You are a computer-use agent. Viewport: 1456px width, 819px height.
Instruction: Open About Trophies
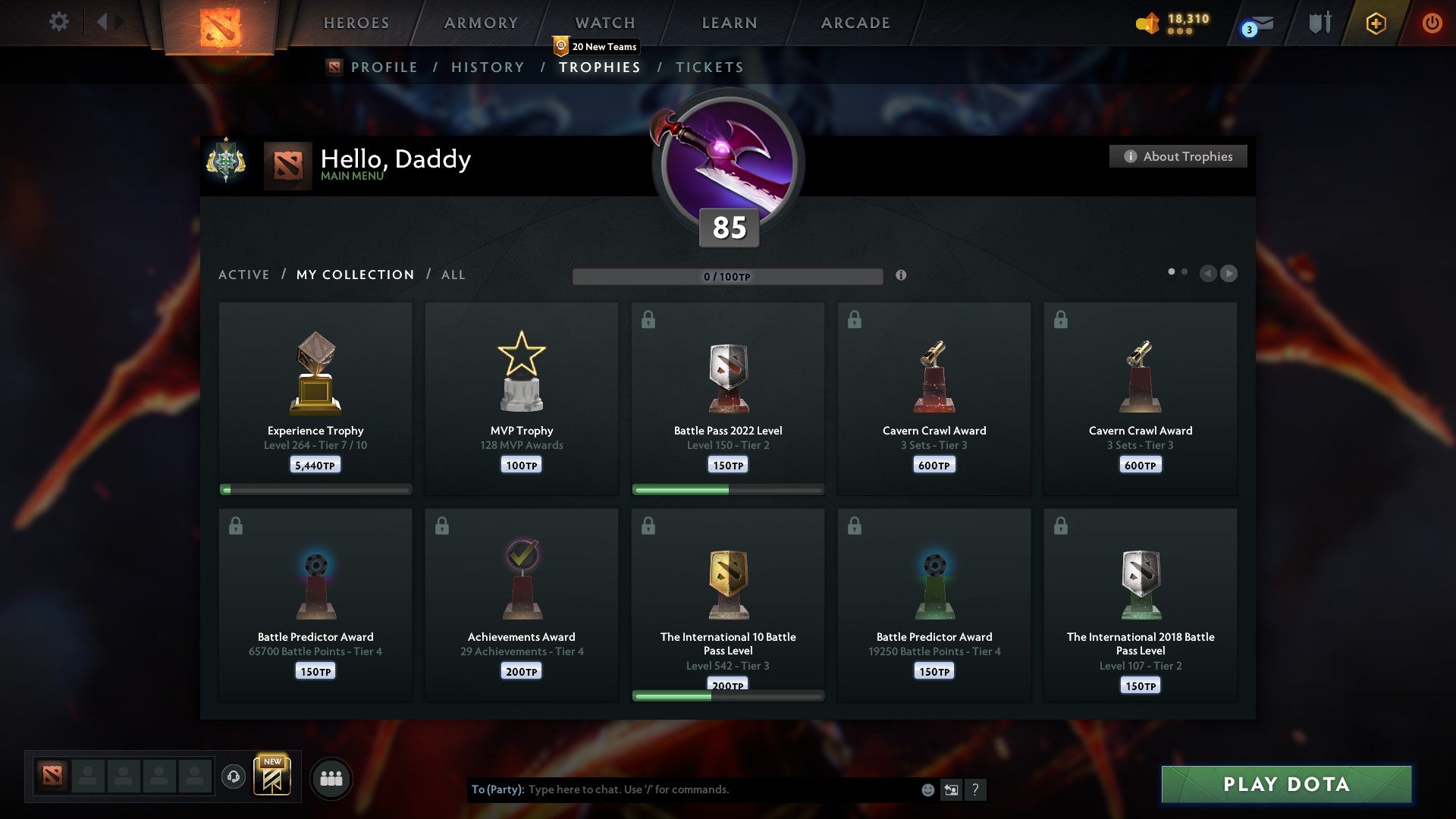click(1178, 156)
